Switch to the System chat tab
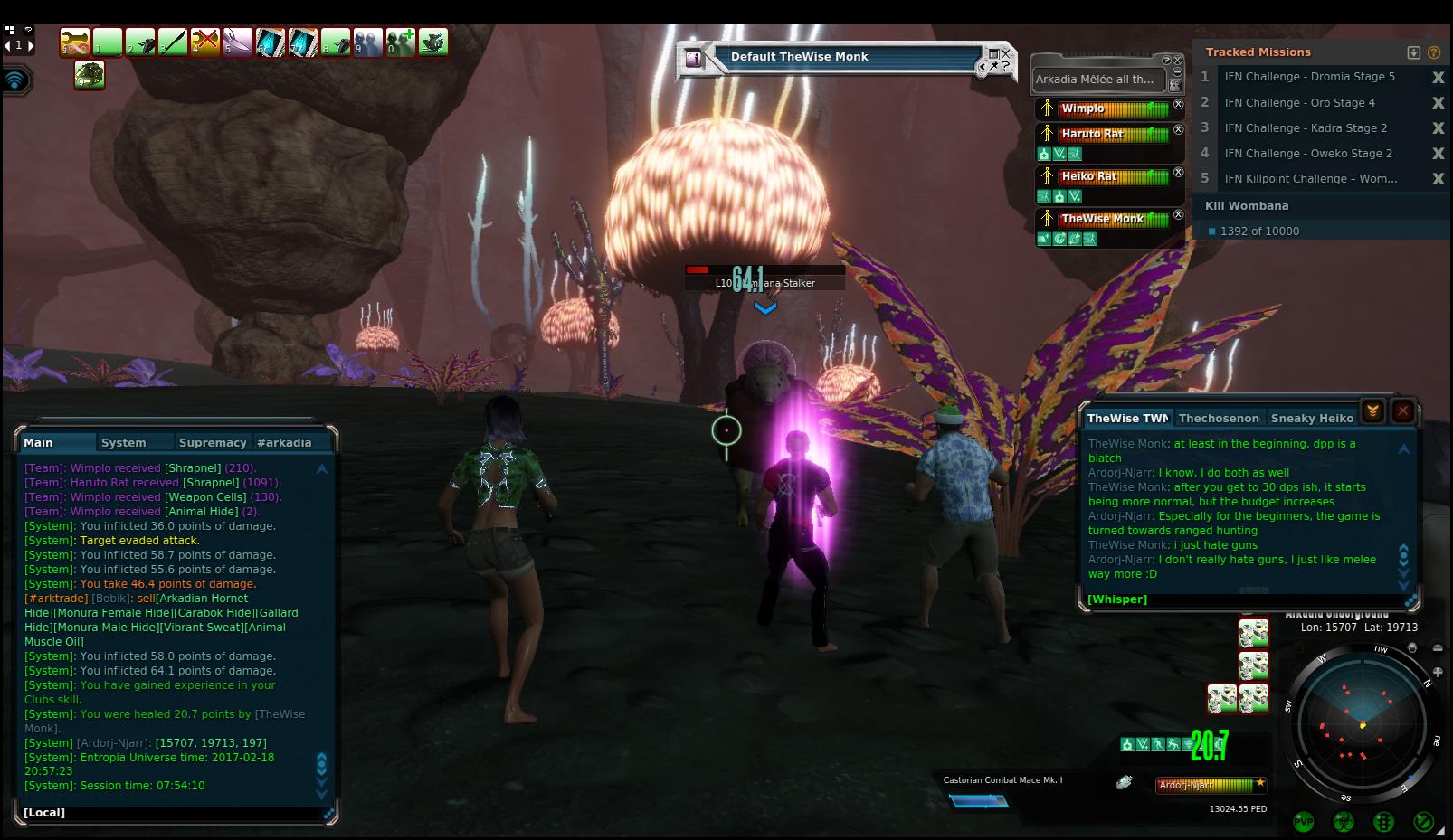Screen dimensions: 1453x840 [x=124, y=443]
